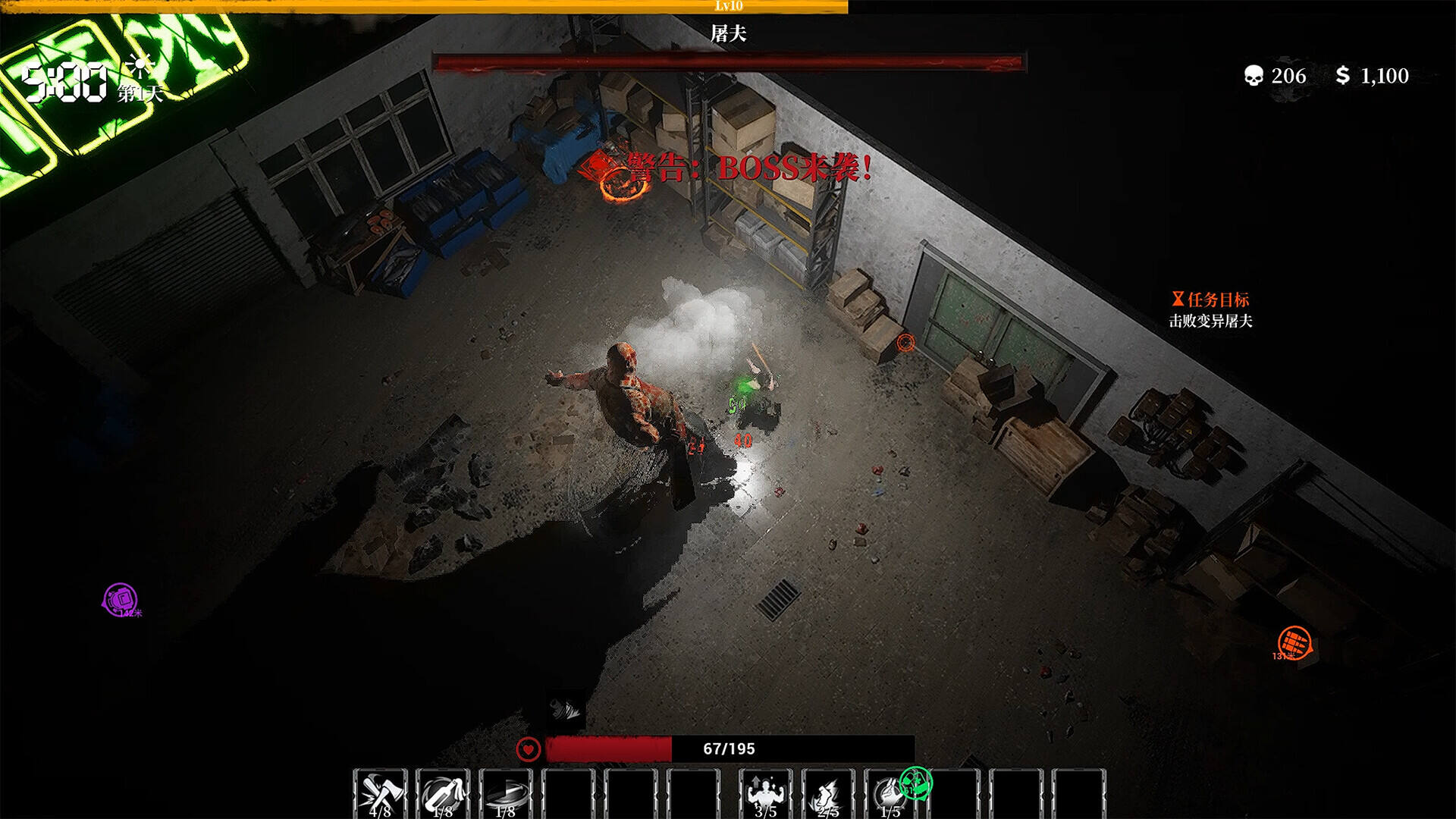This screenshot has width=1456, height=819.
Task: Select the axe weapon skill slot
Action: pos(380,794)
